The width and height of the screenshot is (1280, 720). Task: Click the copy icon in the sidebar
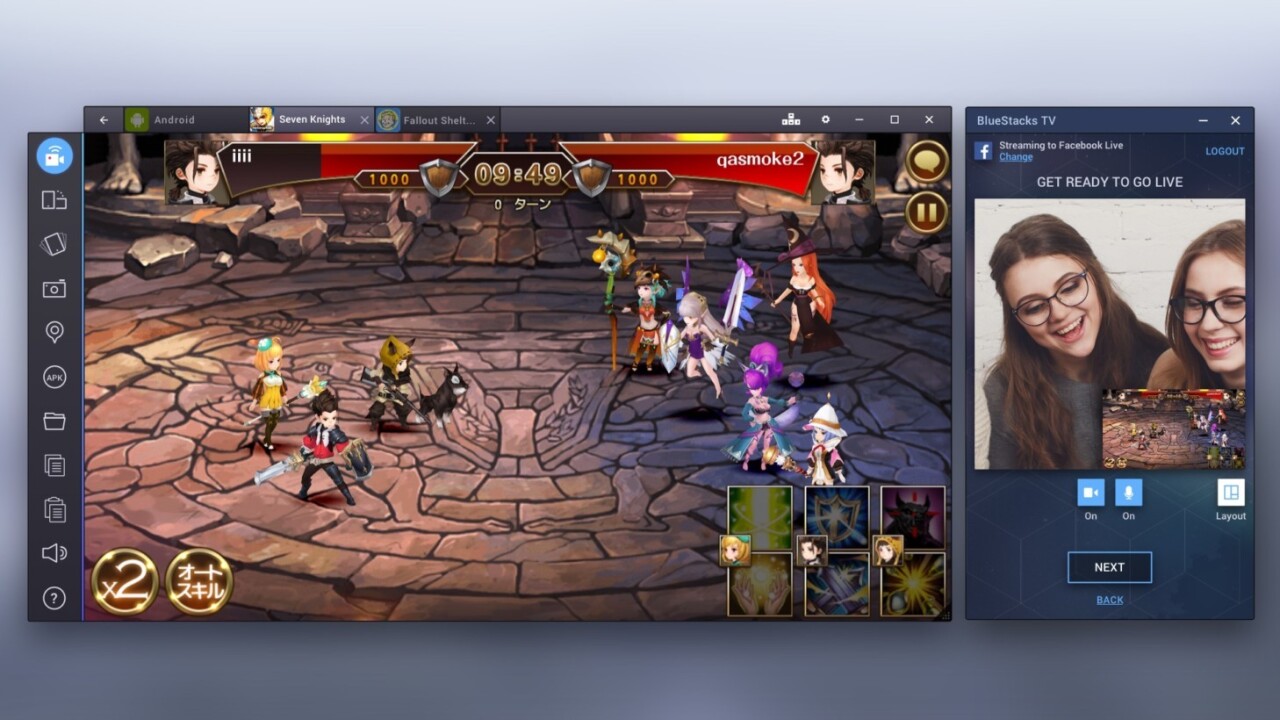click(x=54, y=465)
